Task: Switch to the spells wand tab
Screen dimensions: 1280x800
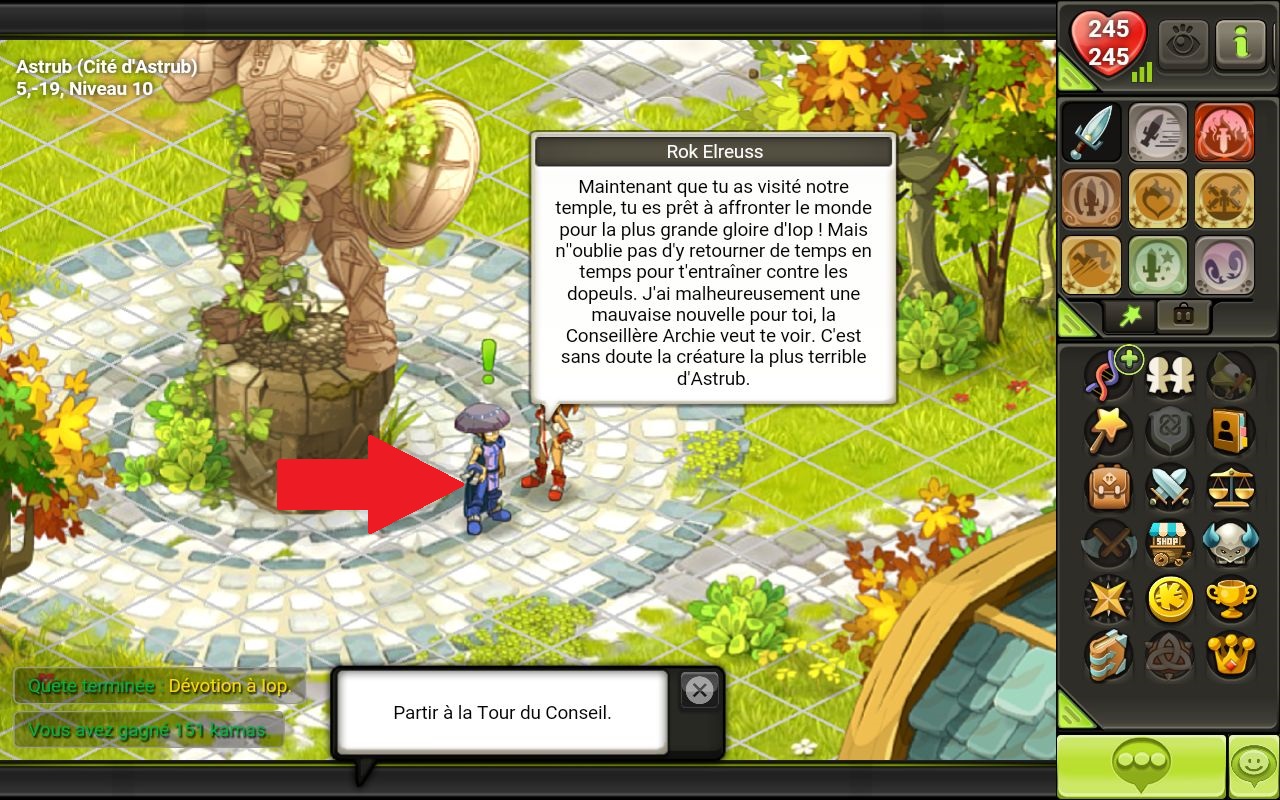Action: point(1130,316)
